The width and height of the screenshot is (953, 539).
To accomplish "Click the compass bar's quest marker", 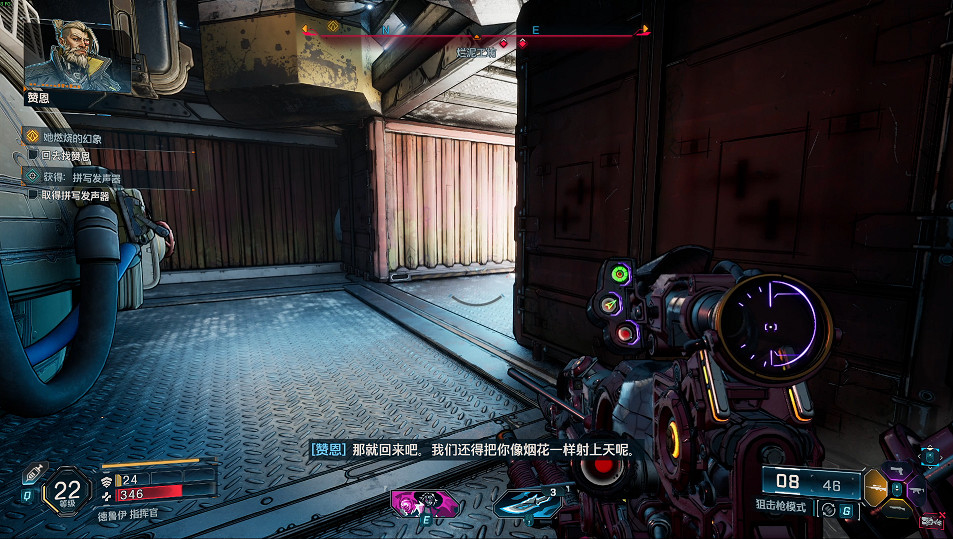I will tap(333, 27).
